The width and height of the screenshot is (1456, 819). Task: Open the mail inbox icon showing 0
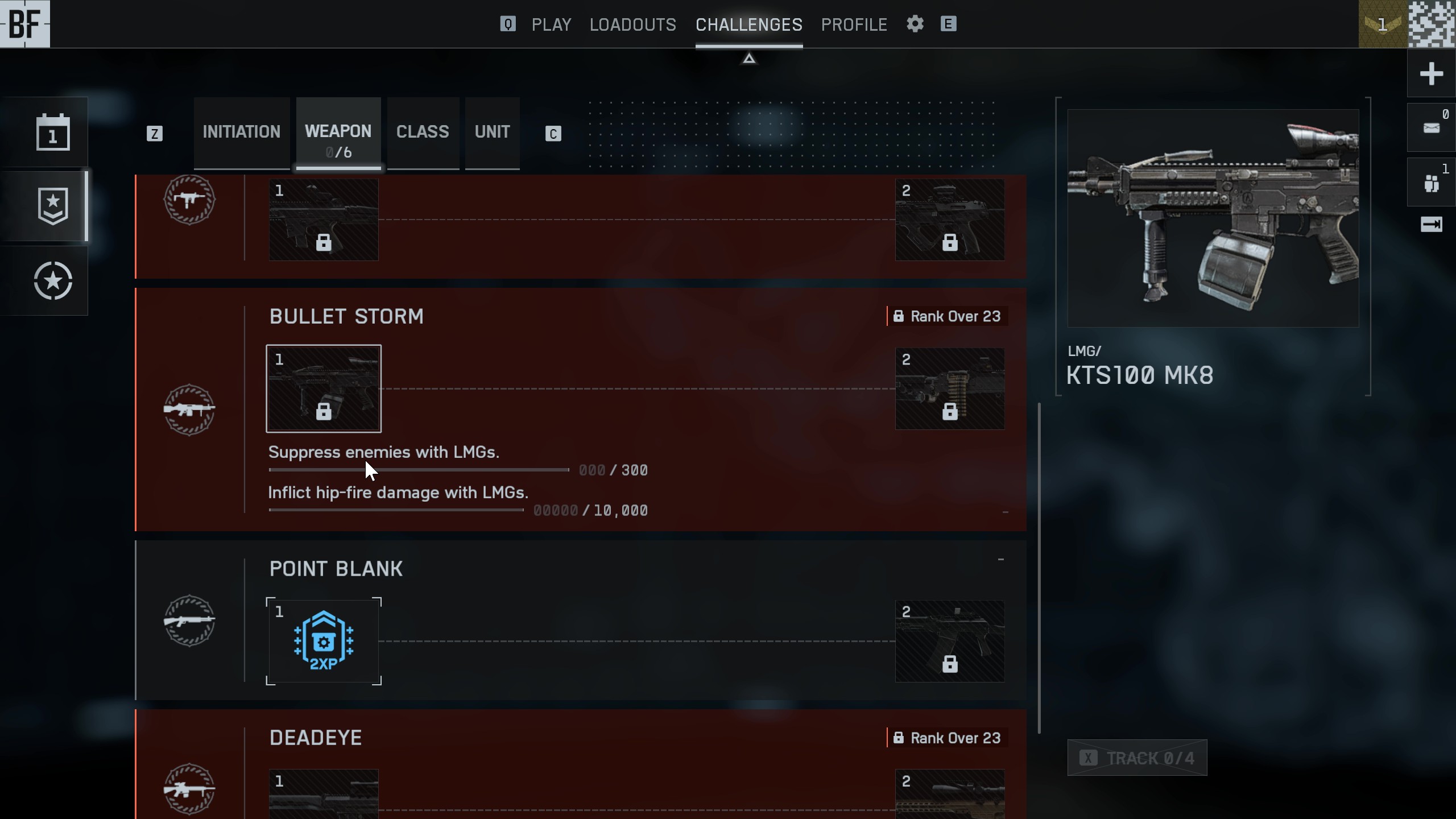click(1430, 126)
